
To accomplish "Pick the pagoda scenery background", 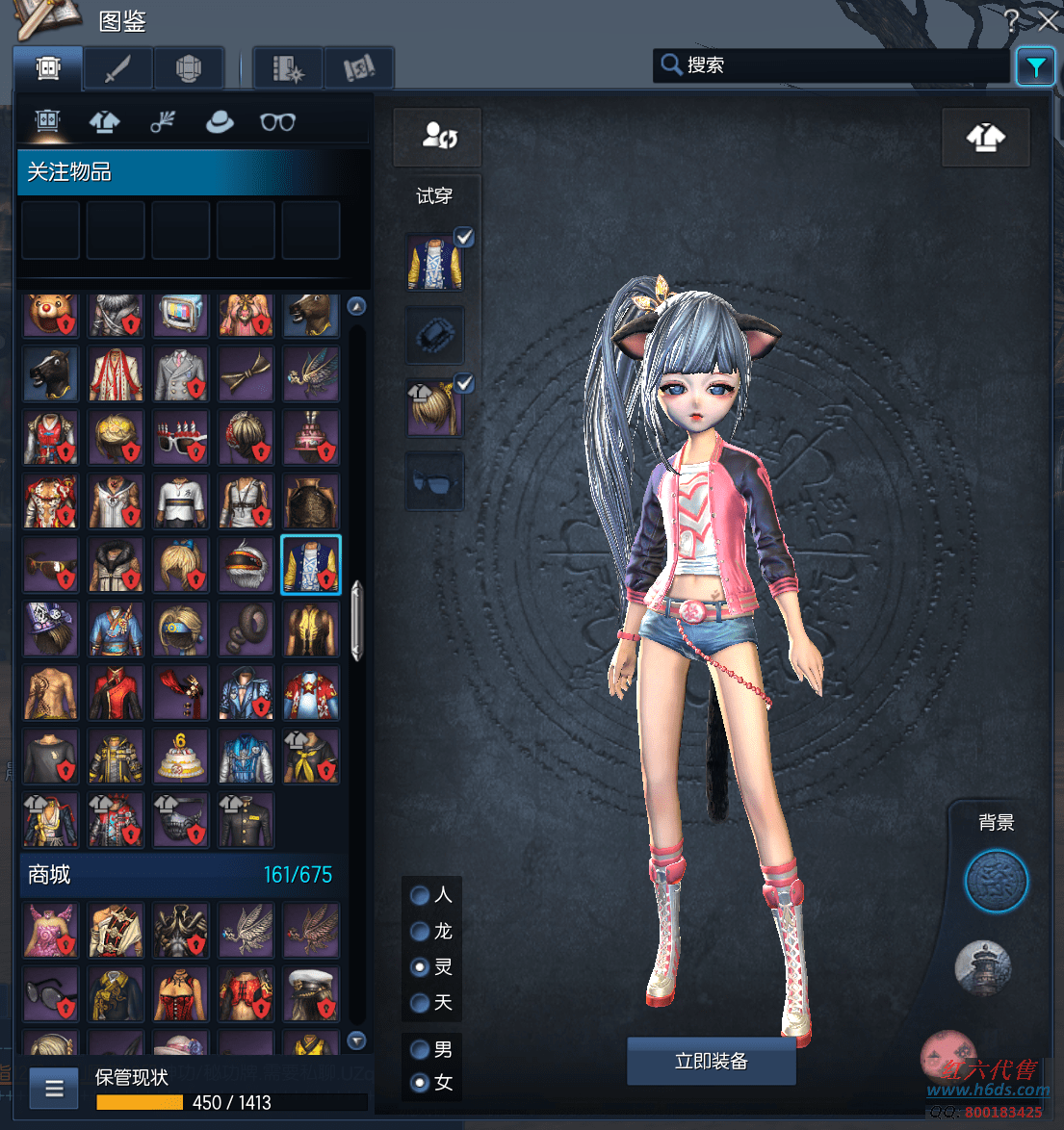I will coord(982,967).
